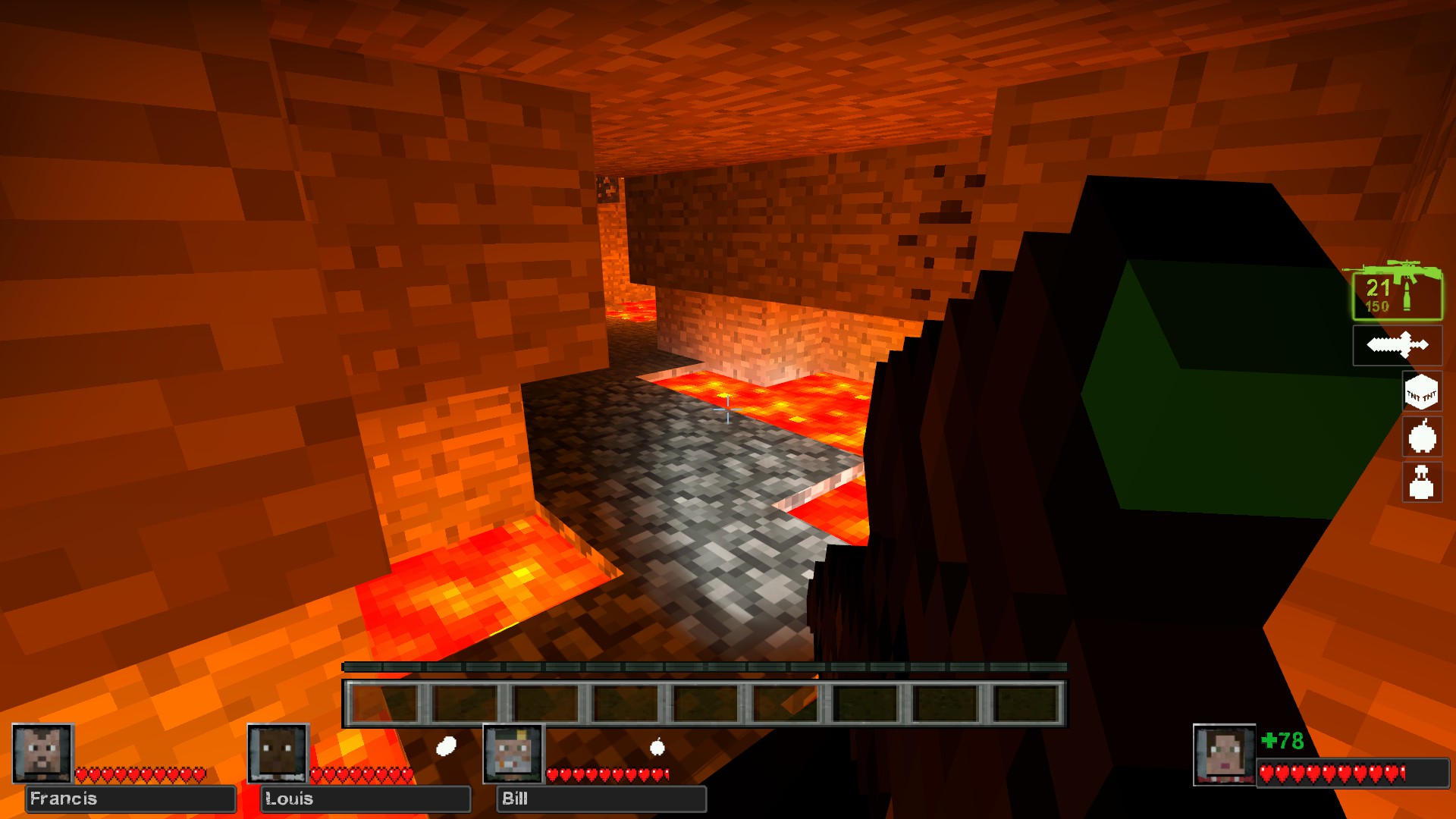Click Bill's teammate portrait
Screen dimensions: 1456x819
click(513, 753)
